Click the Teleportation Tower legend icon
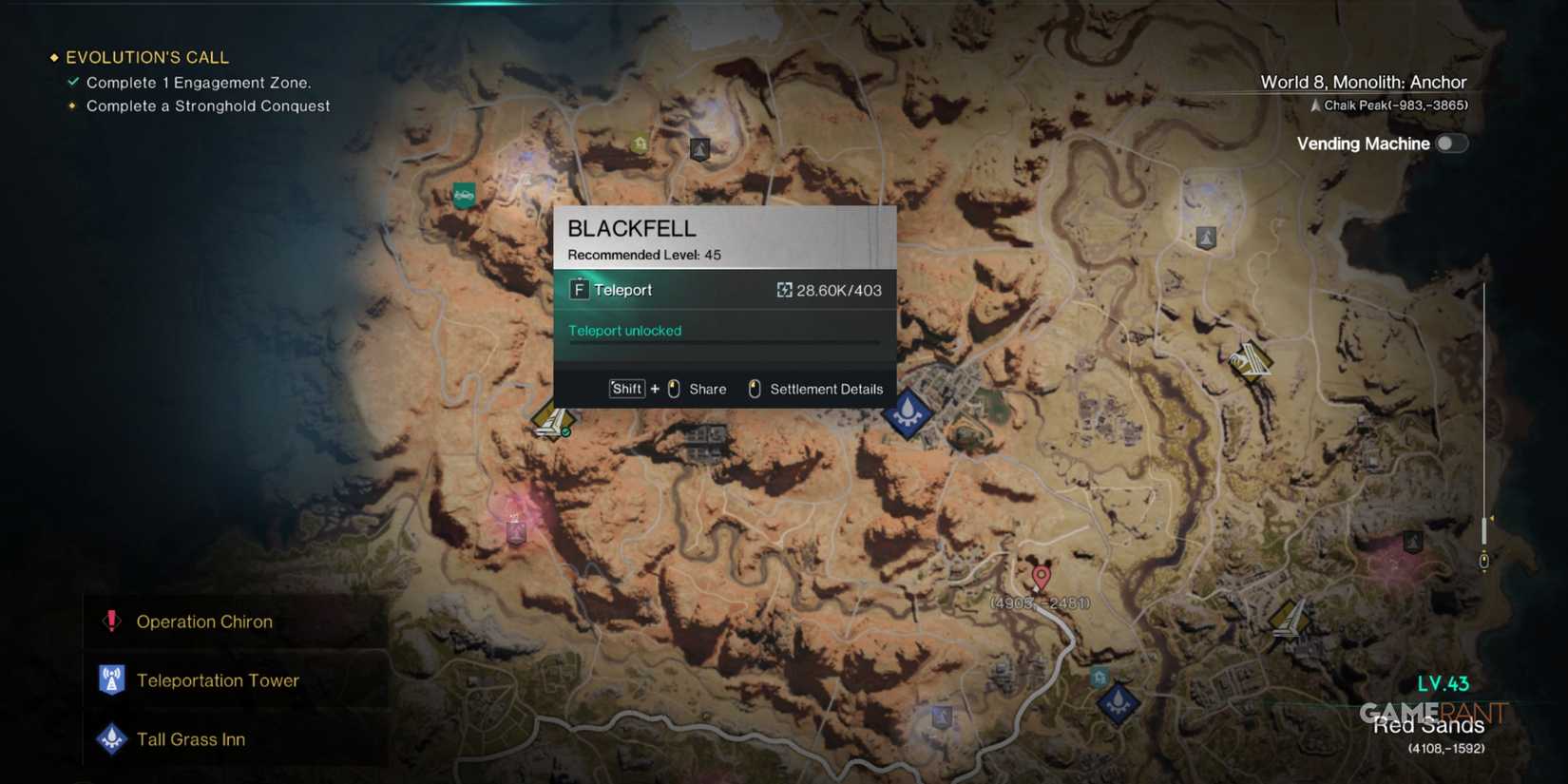 point(111,679)
